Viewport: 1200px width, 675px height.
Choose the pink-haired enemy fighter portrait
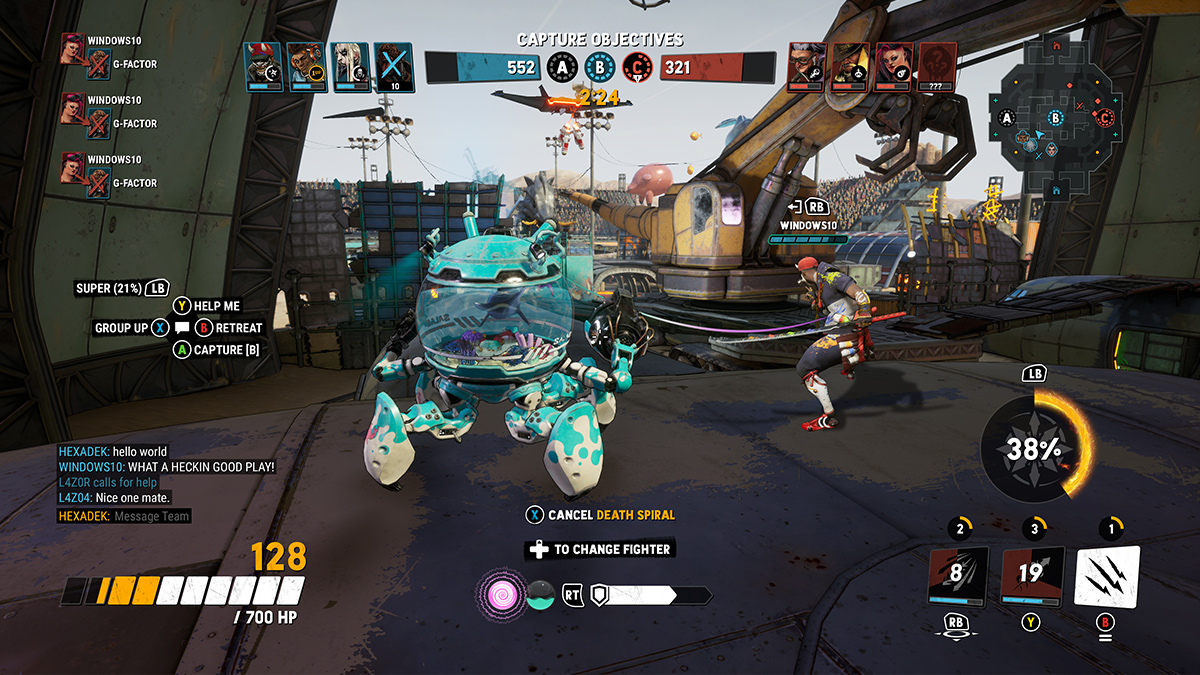tap(894, 66)
